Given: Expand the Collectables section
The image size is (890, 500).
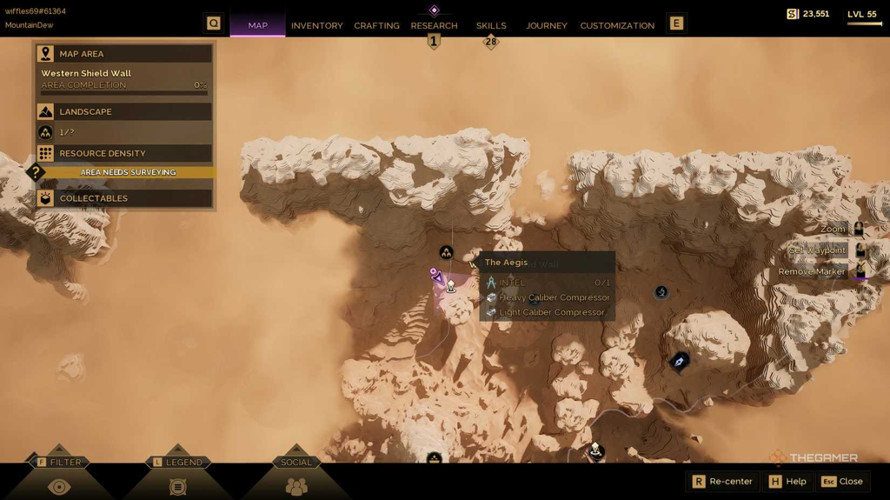Looking at the screenshot, I should pyautogui.click(x=124, y=198).
